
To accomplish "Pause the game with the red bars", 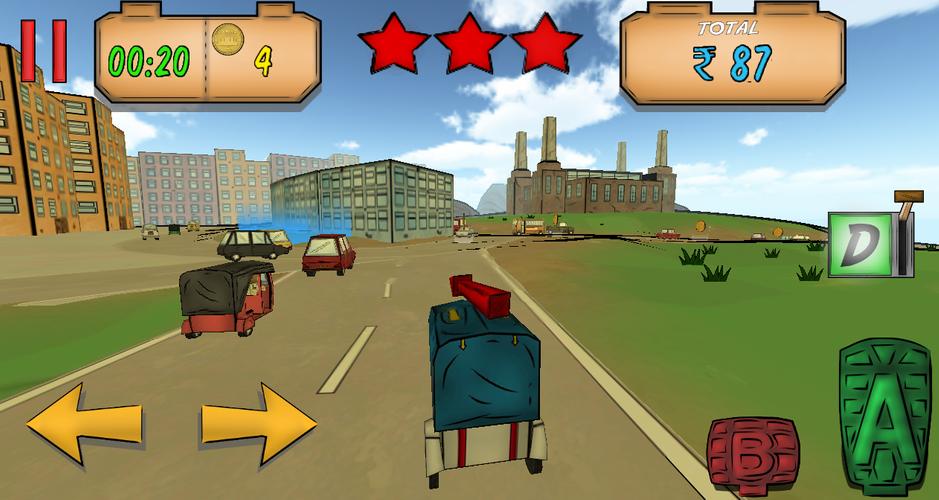I will pos(44,50).
